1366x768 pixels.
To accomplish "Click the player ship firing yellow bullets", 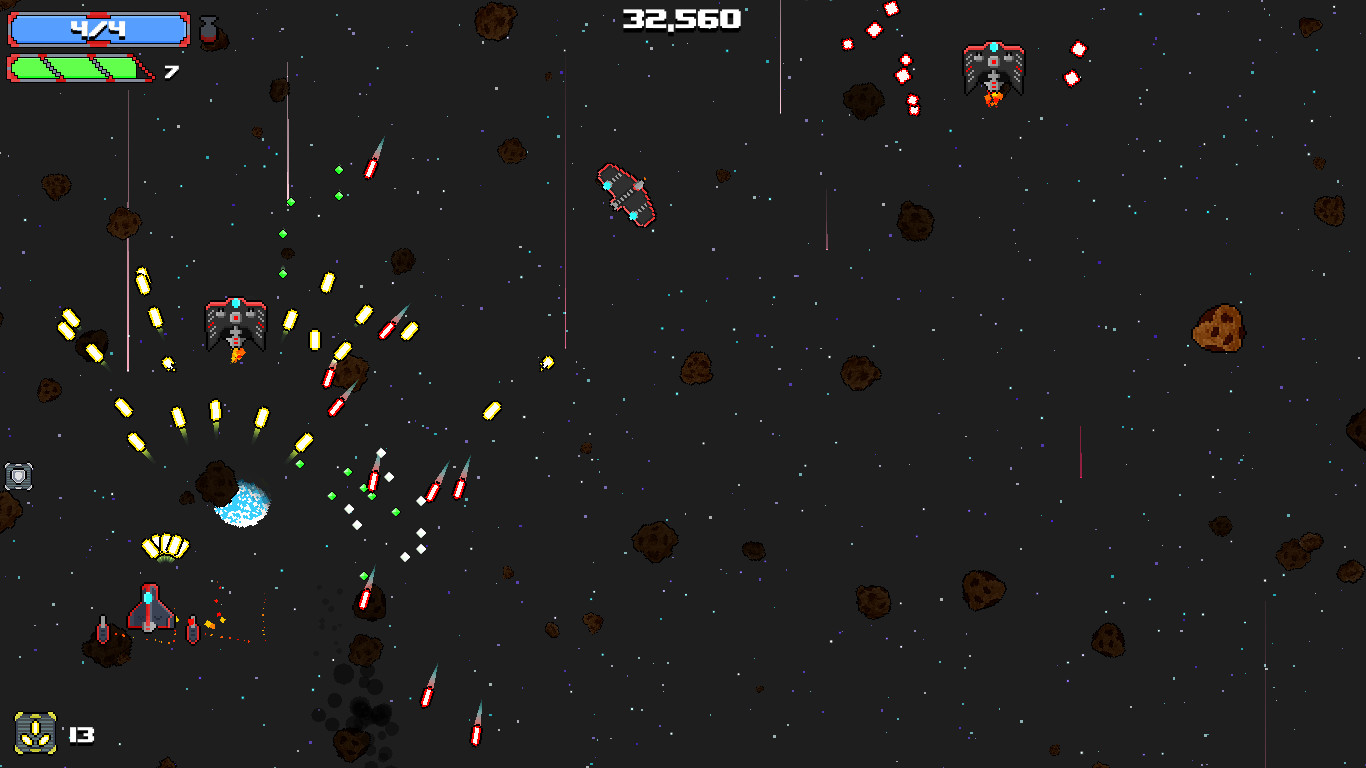I will pos(235,325).
